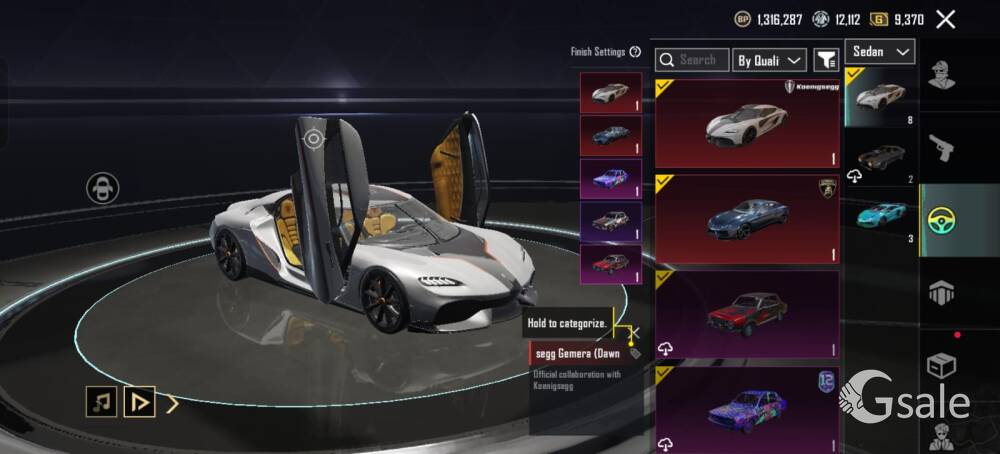Image resolution: width=1000 pixels, height=454 pixels.
Task: Pick the purple graffiti finish thumbnail
Action: (610, 179)
